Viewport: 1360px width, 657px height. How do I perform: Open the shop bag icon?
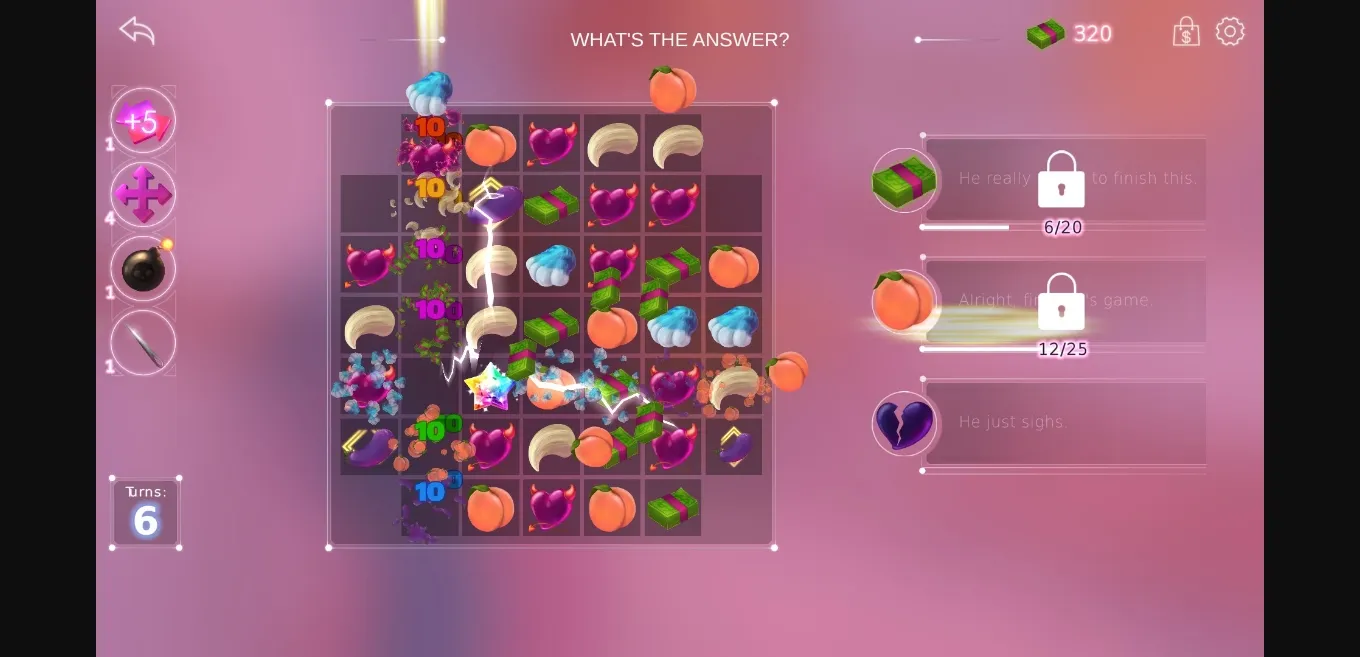pos(1186,32)
